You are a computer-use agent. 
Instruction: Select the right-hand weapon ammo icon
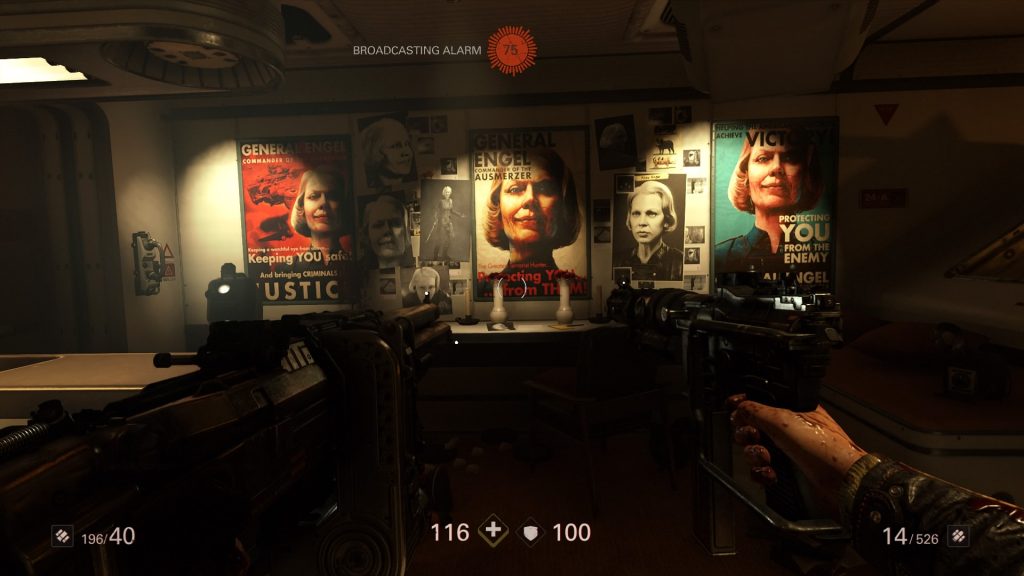point(958,537)
